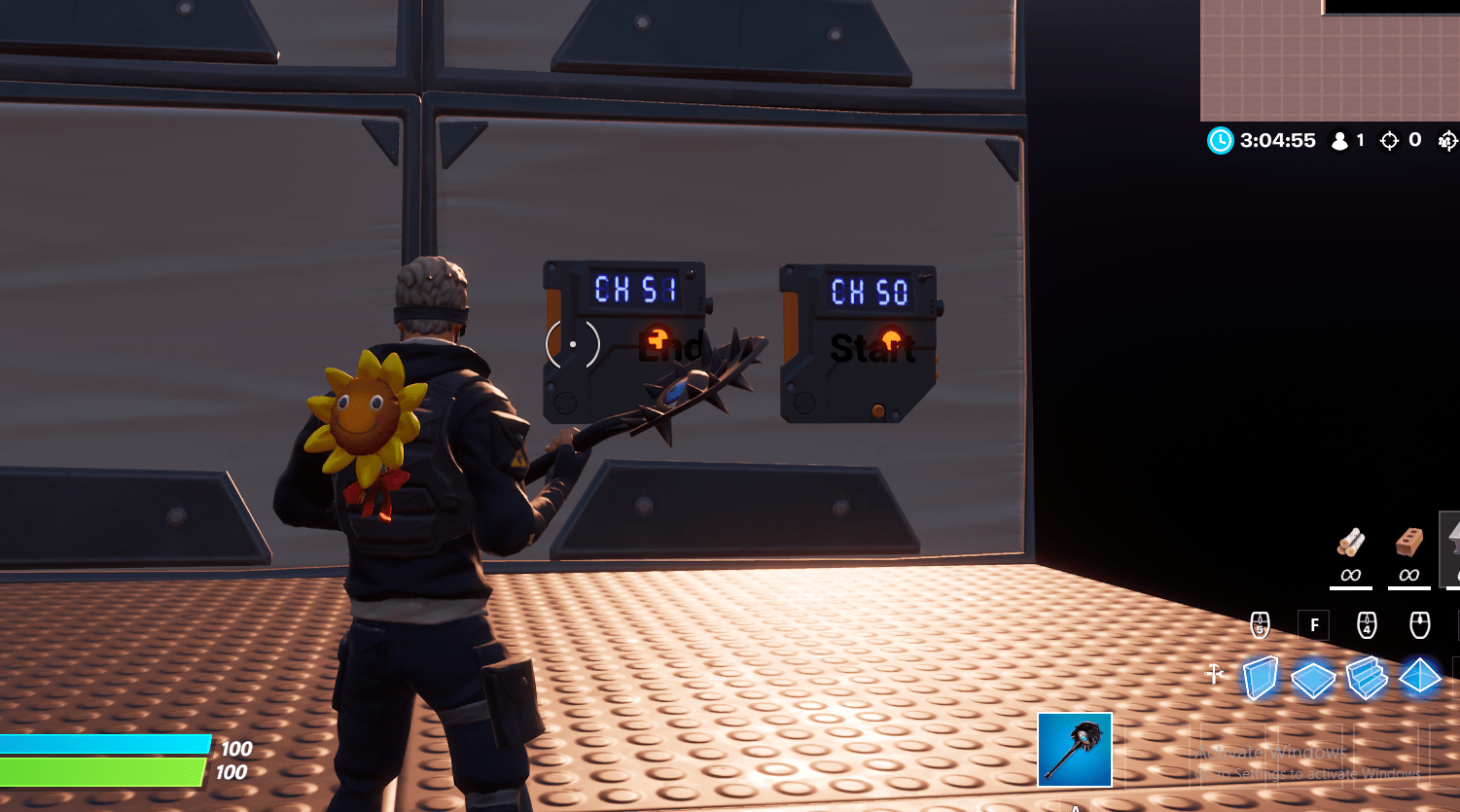Click the blue match timer clock icon

pyautogui.click(x=1221, y=140)
